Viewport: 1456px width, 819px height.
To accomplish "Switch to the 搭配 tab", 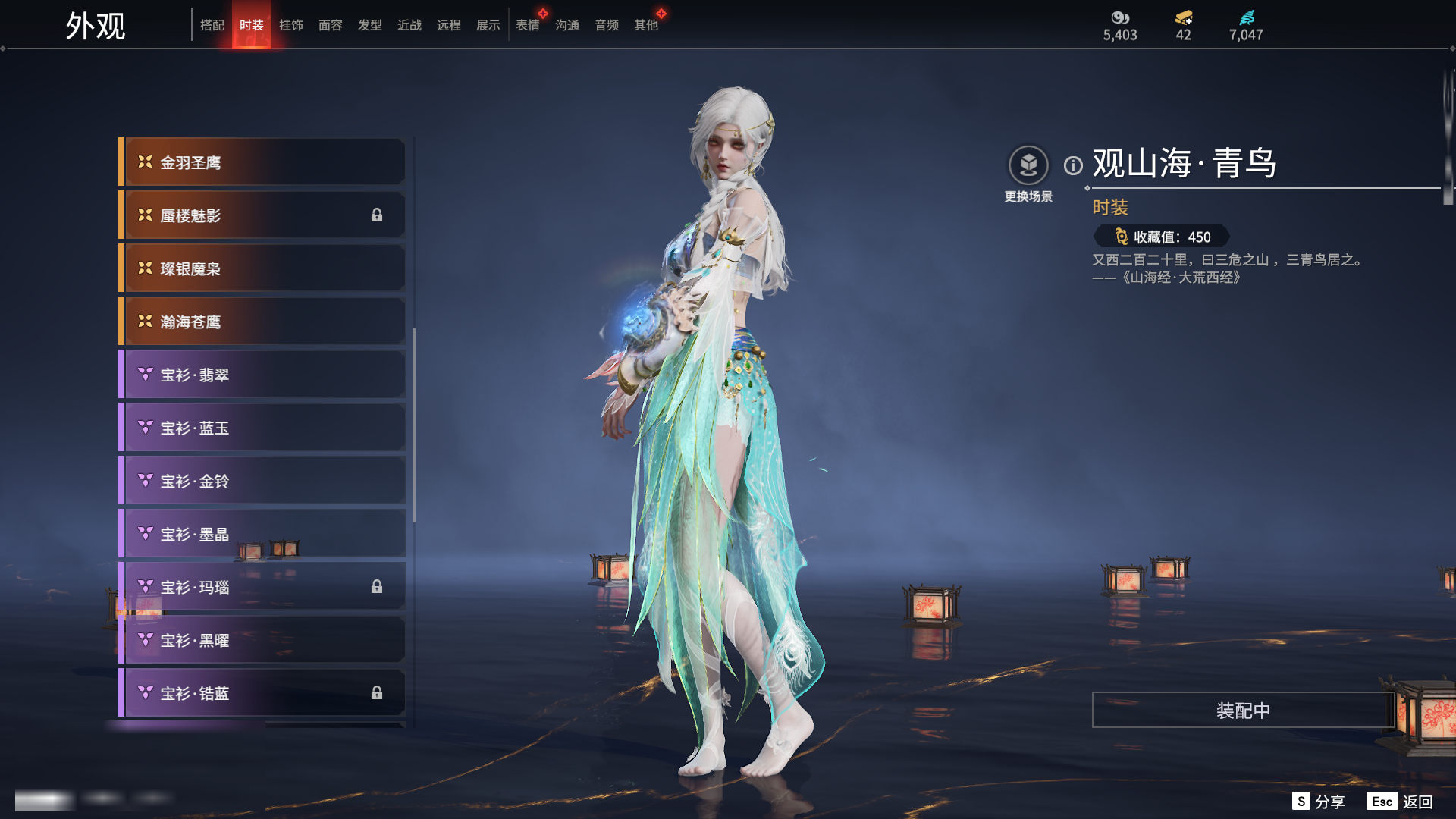I will coord(212,25).
